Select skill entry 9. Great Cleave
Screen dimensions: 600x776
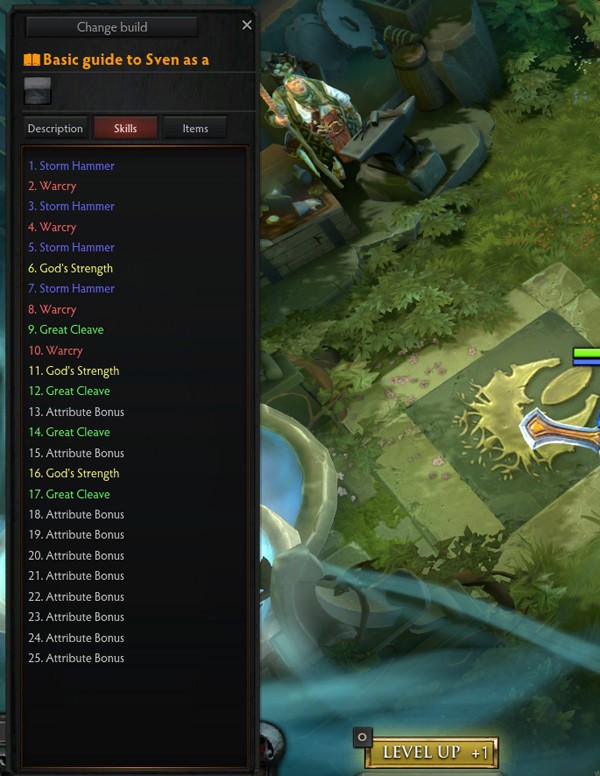pos(66,329)
